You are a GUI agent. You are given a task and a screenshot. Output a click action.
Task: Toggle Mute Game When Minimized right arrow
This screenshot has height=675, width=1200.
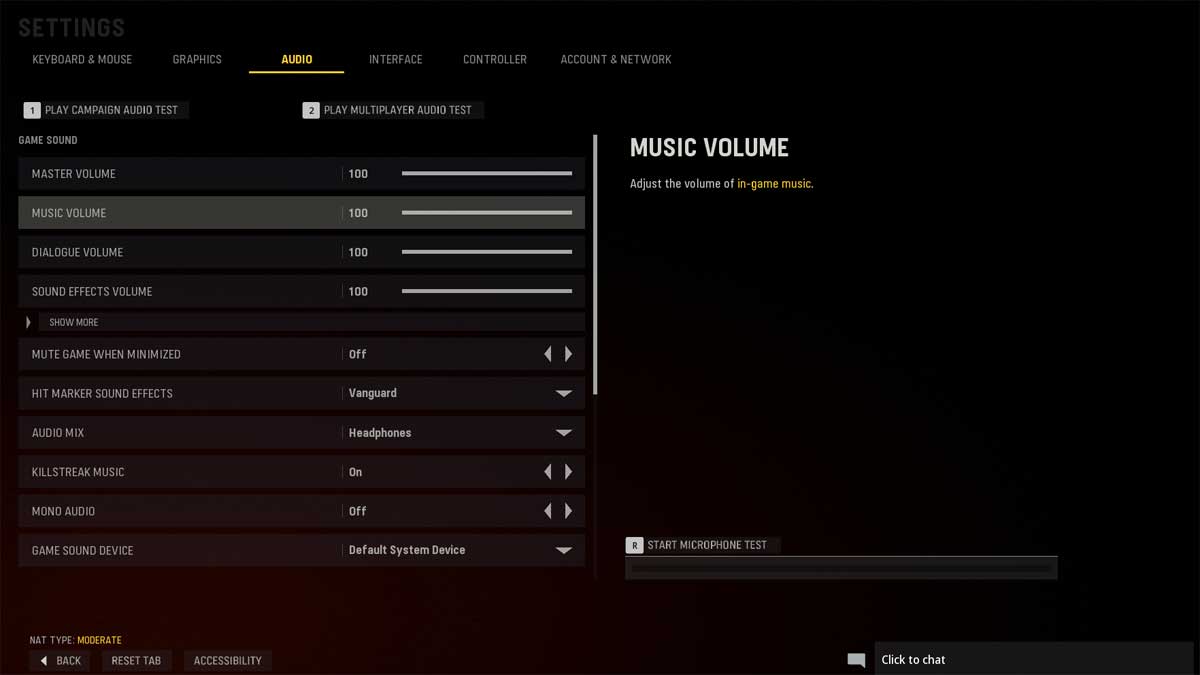pyautogui.click(x=569, y=354)
